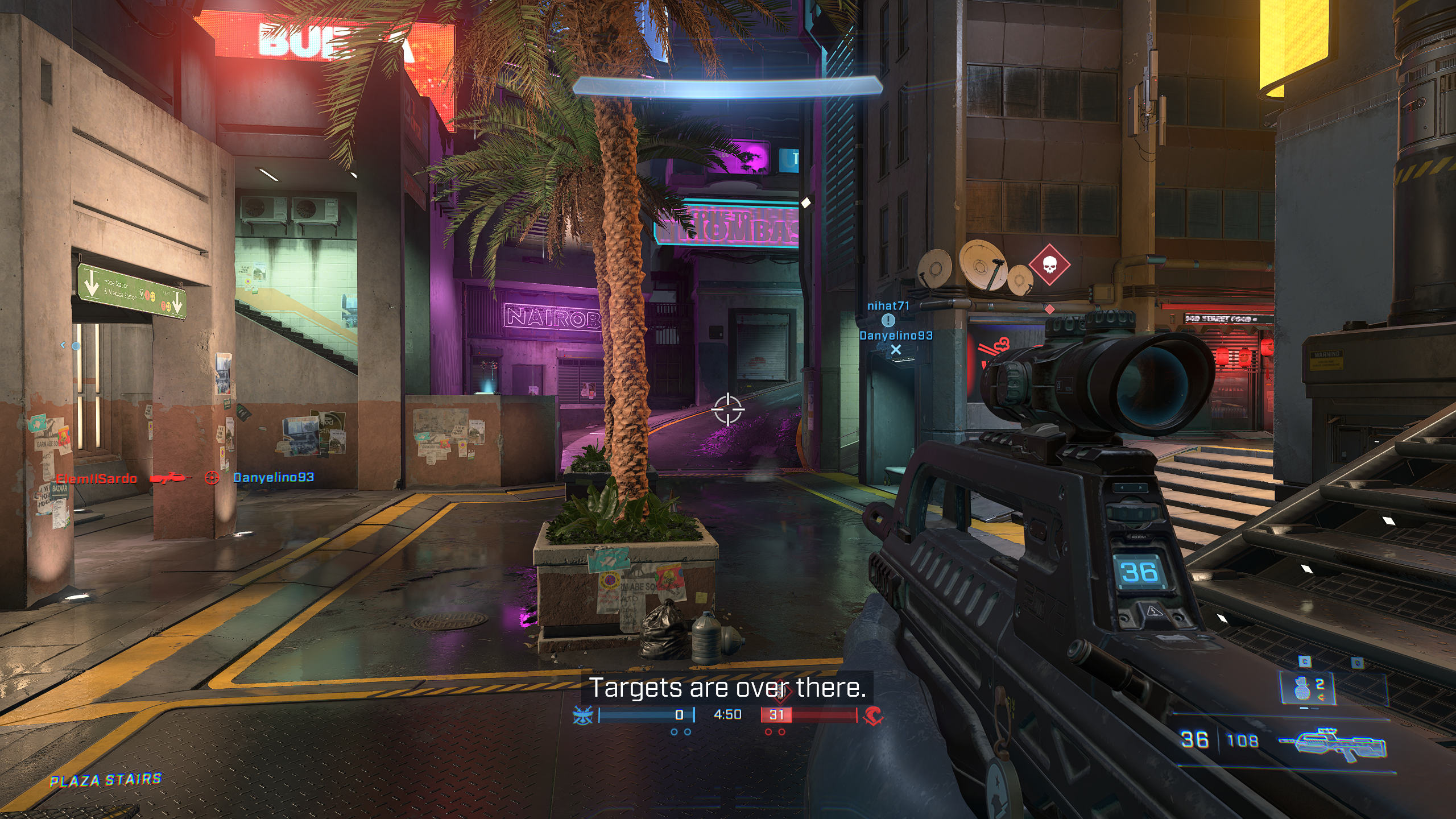This screenshot has width=1456, height=819.
Task: Select the red skull waypoint marker
Action: point(1049,265)
